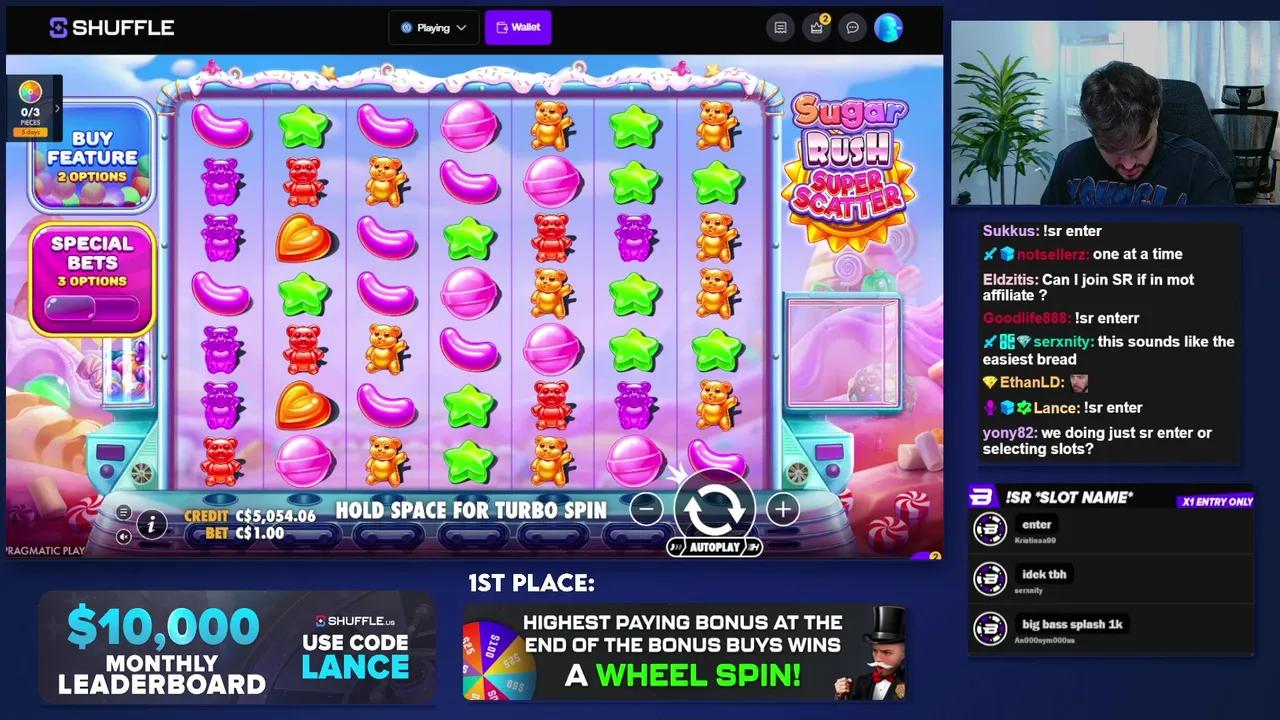
Task: Expand the collapsed 0/3 Pieces side panel arrow
Action: (57, 108)
